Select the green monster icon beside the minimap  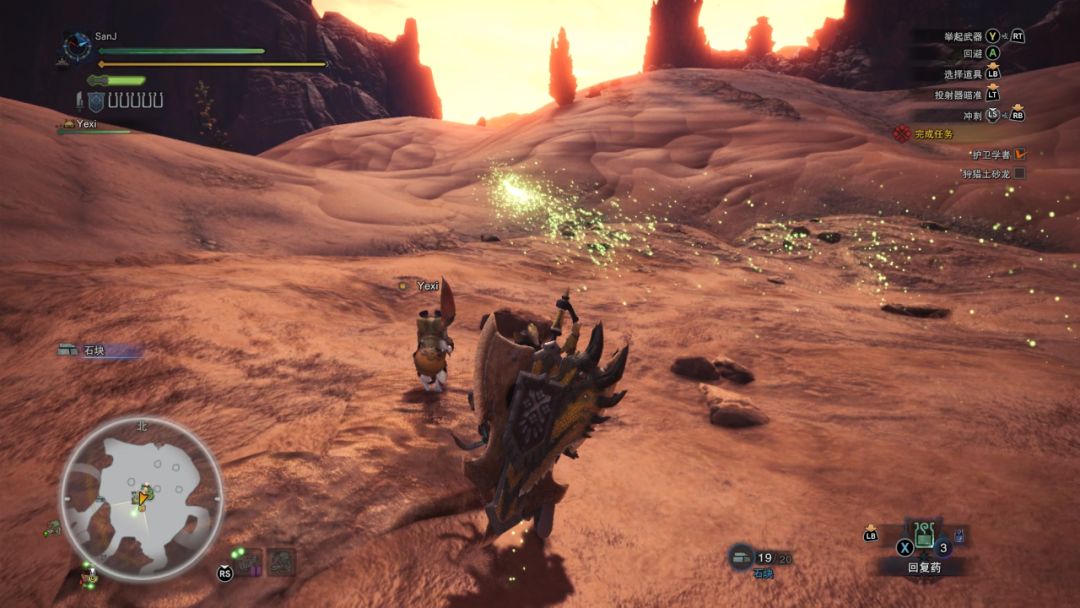point(51,528)
